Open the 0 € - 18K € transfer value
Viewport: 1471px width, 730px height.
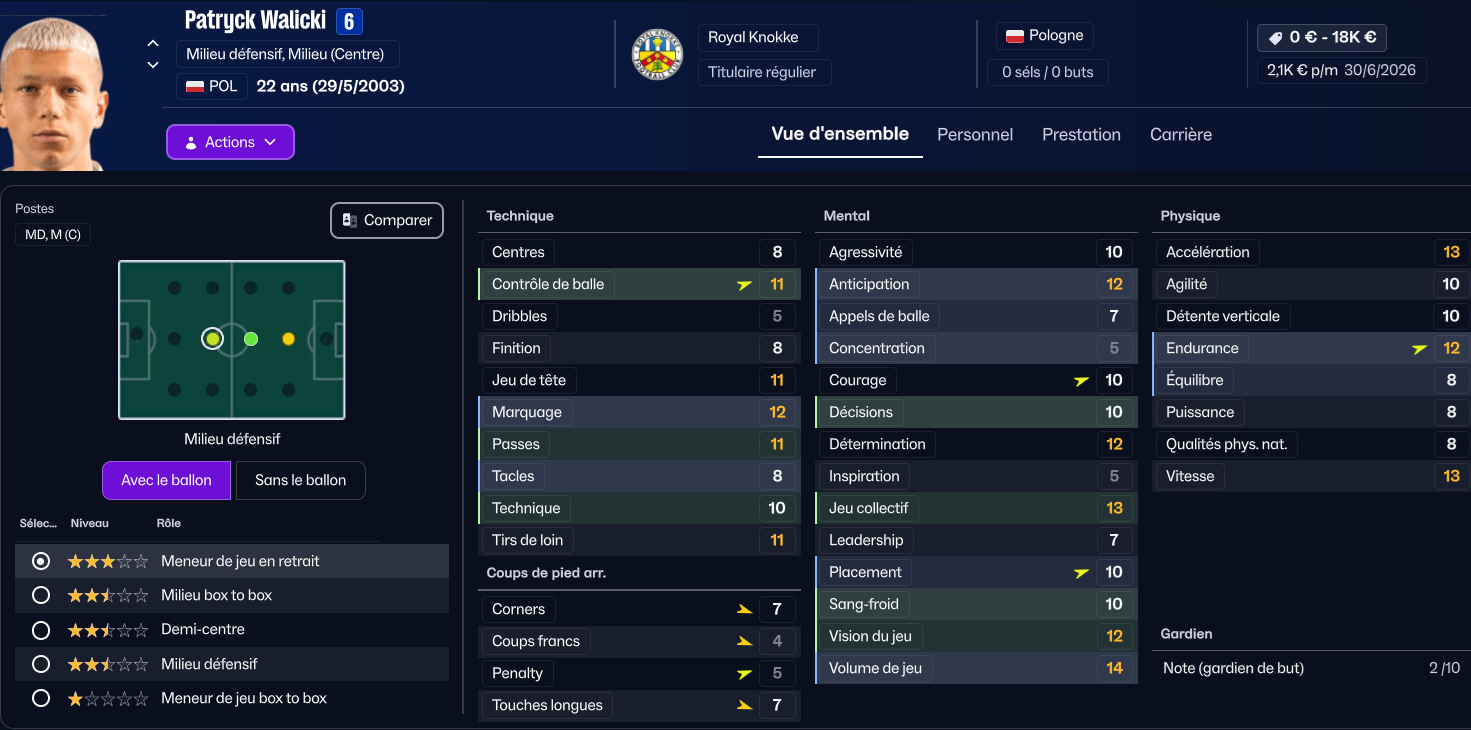[x=1322, y=38]
